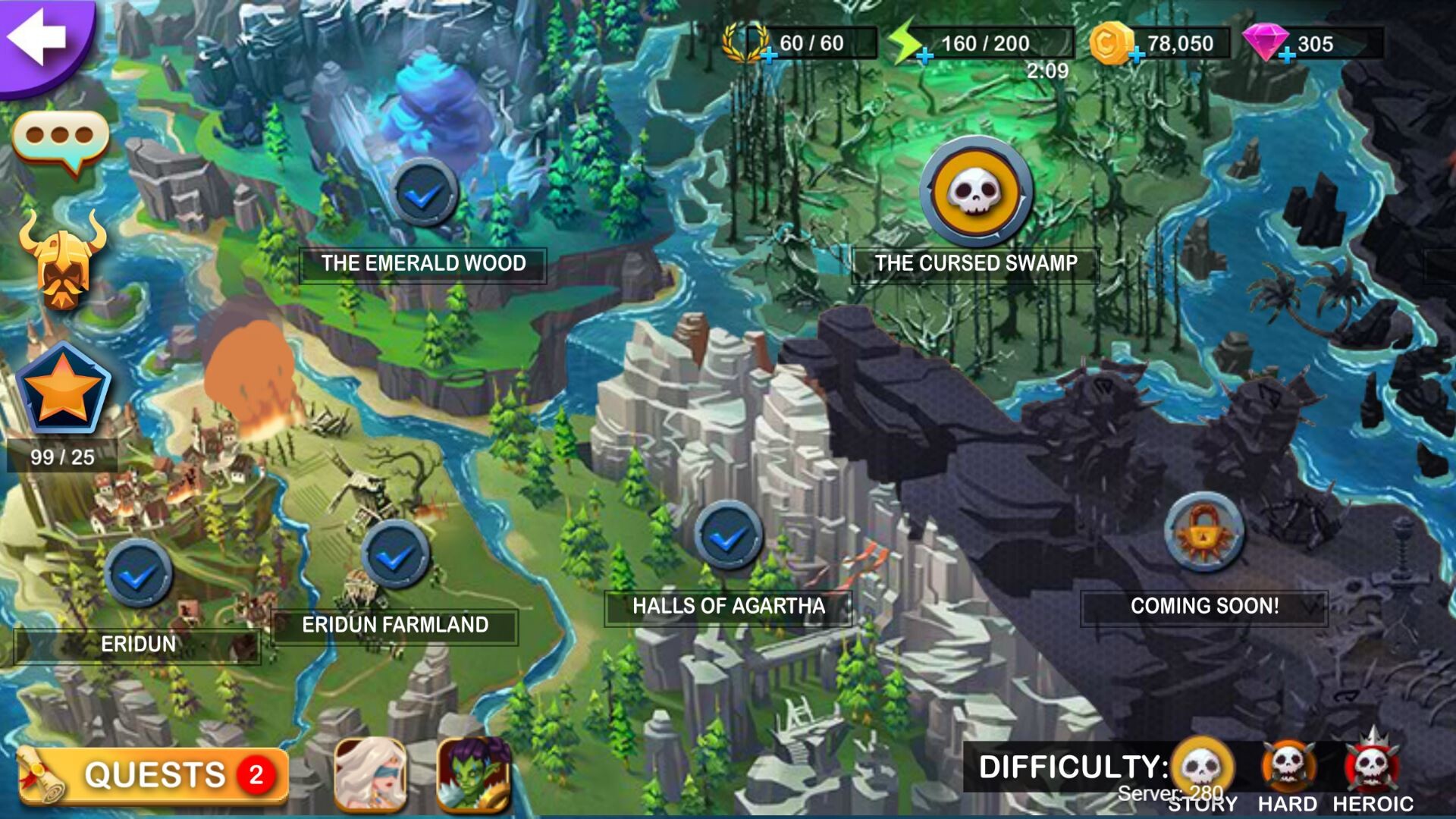Open the Eridun map node
Viewport: 1456px width, 819px height.
pyautogui.click(x=138, y=574)
